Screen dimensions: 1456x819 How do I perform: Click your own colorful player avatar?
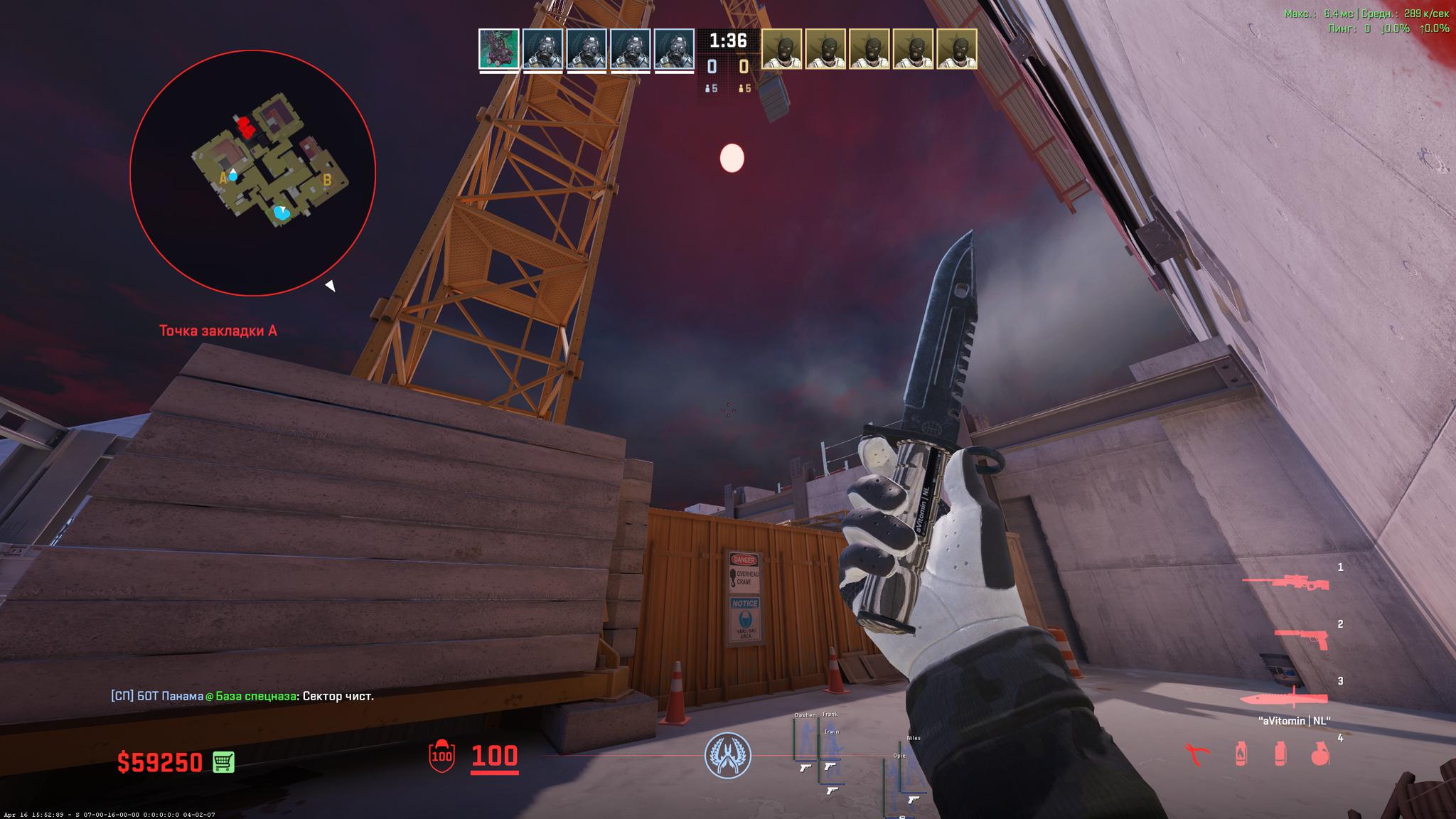(x=499, y=49)
